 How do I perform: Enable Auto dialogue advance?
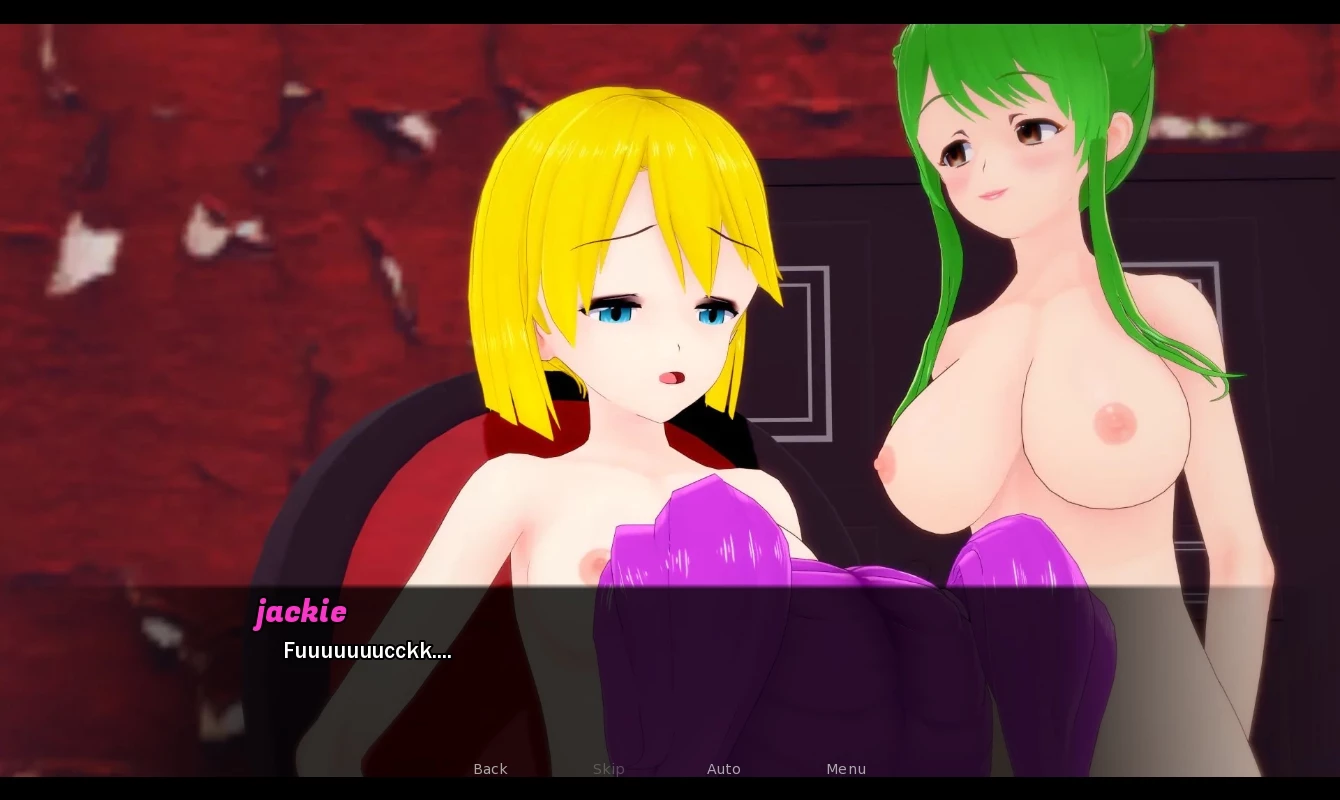click(x=723, y=769)
